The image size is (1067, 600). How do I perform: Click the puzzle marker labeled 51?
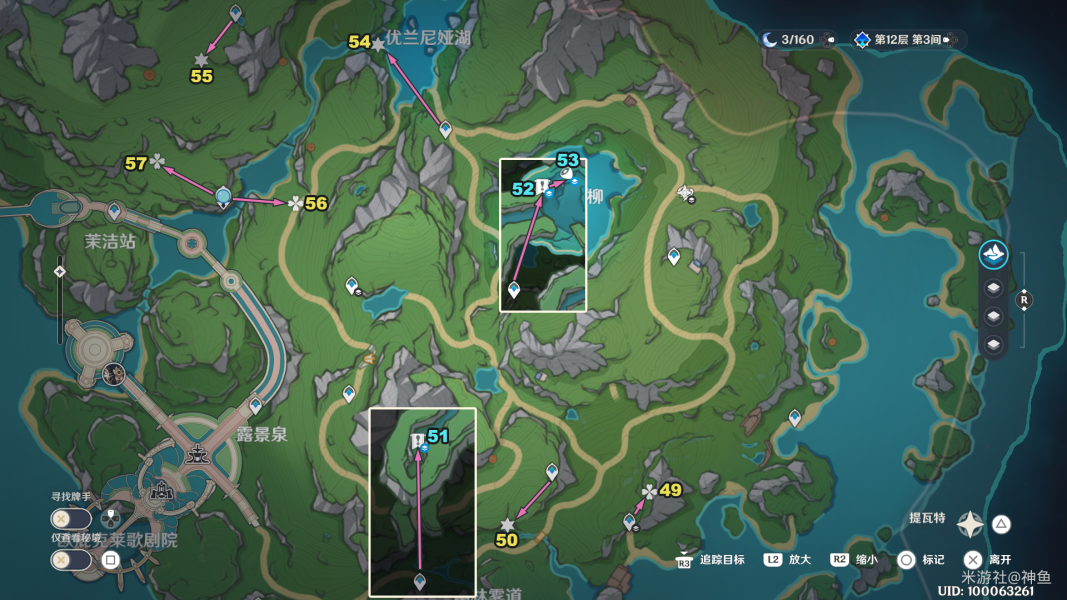pos(417,441)
